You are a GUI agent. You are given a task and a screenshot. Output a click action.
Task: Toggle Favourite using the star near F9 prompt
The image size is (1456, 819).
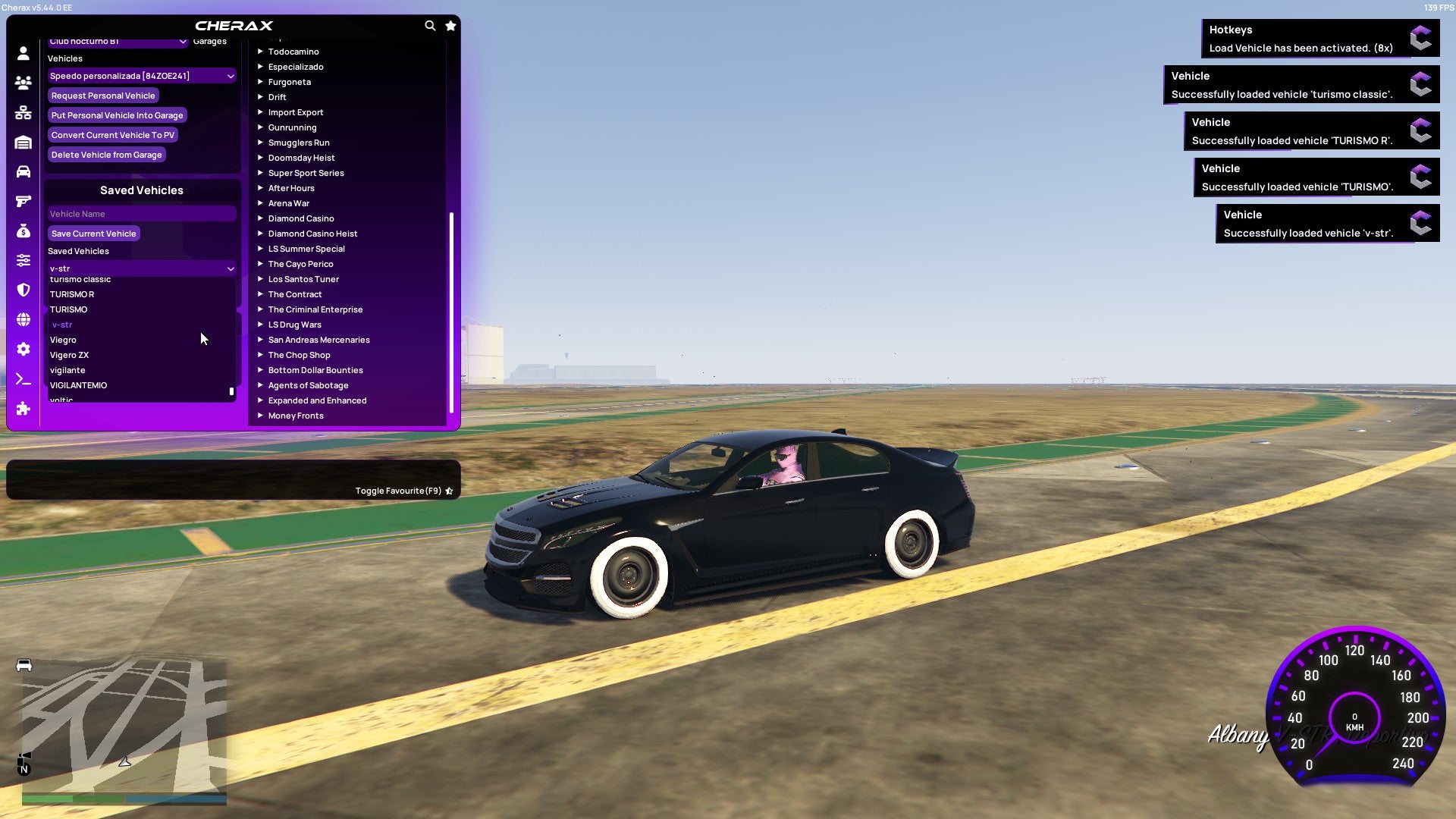point(449,491)
